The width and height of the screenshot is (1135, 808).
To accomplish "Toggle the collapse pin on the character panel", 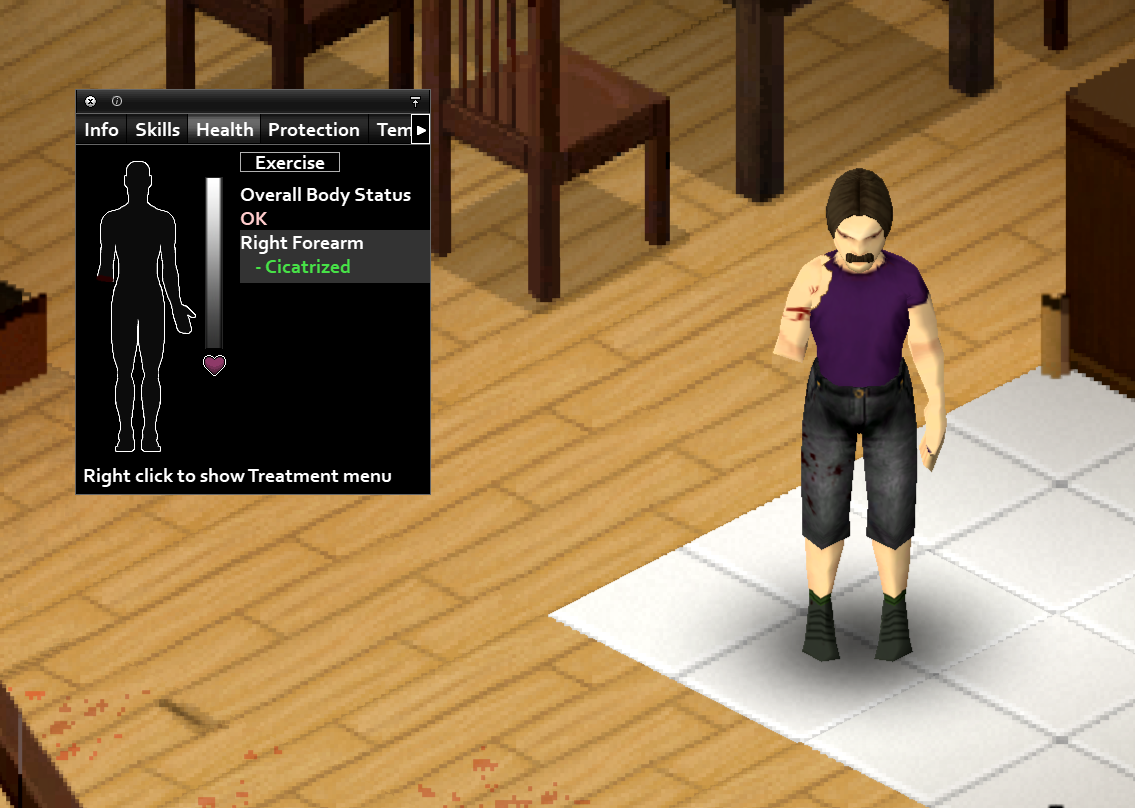I will (x=415, y=102).
